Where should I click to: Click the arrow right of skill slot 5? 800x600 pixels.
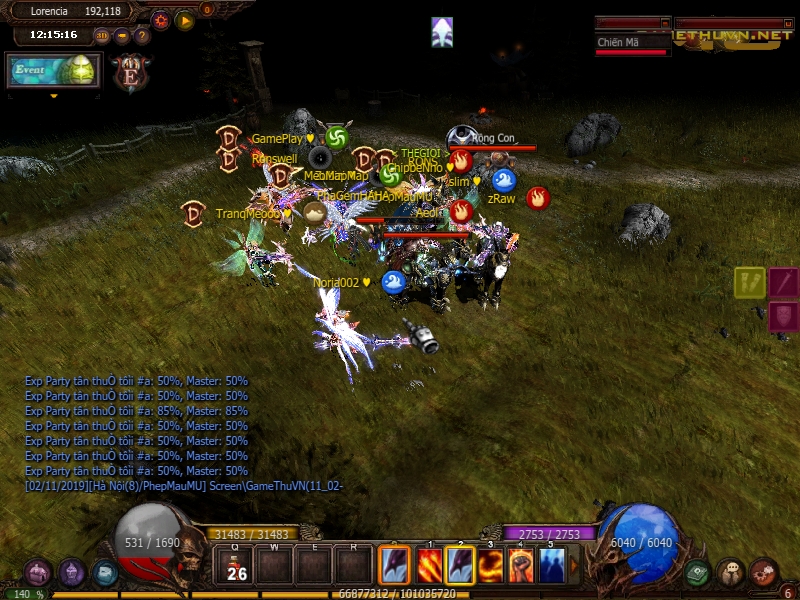pyautogui.click(x=574, y=565)
